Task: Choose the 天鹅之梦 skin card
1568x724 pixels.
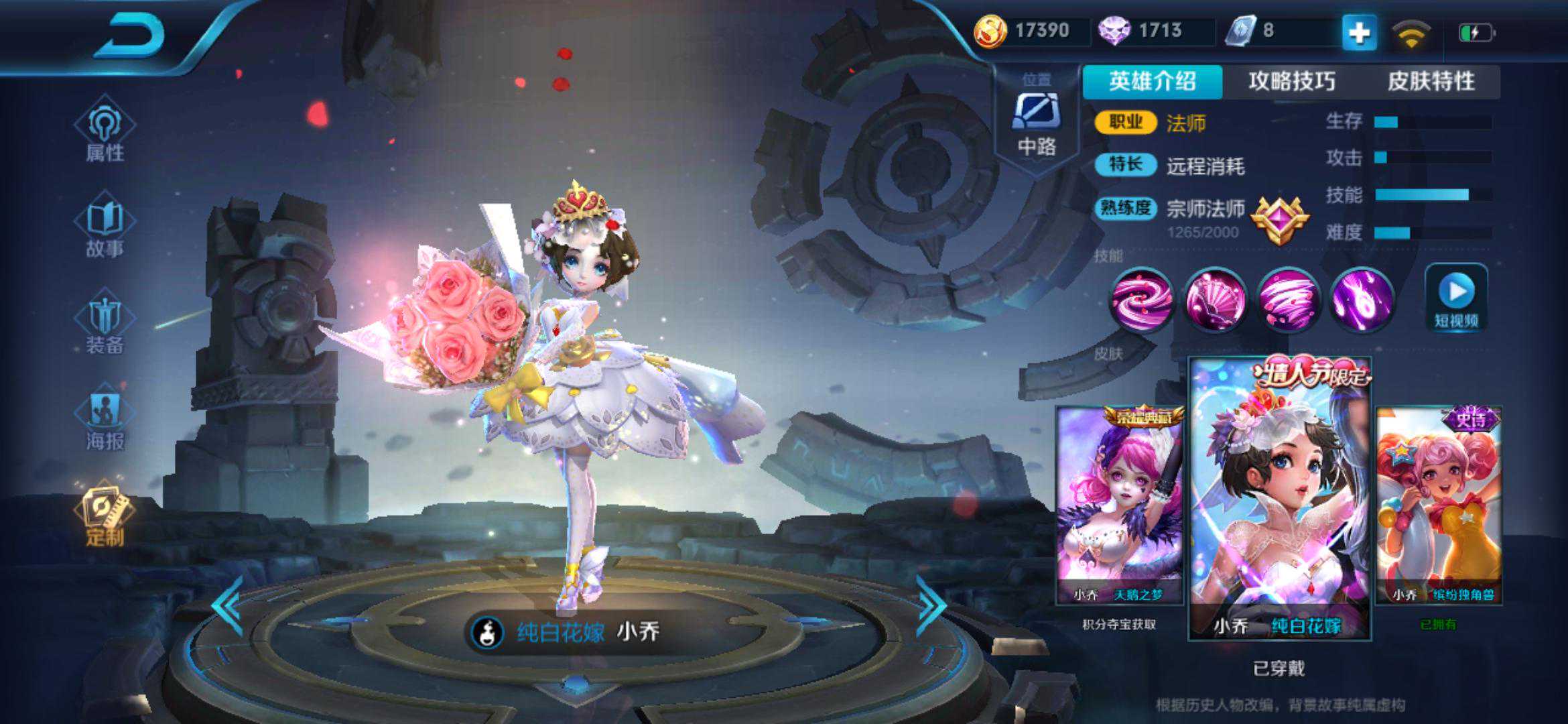Action: (x=1120, y=506)
